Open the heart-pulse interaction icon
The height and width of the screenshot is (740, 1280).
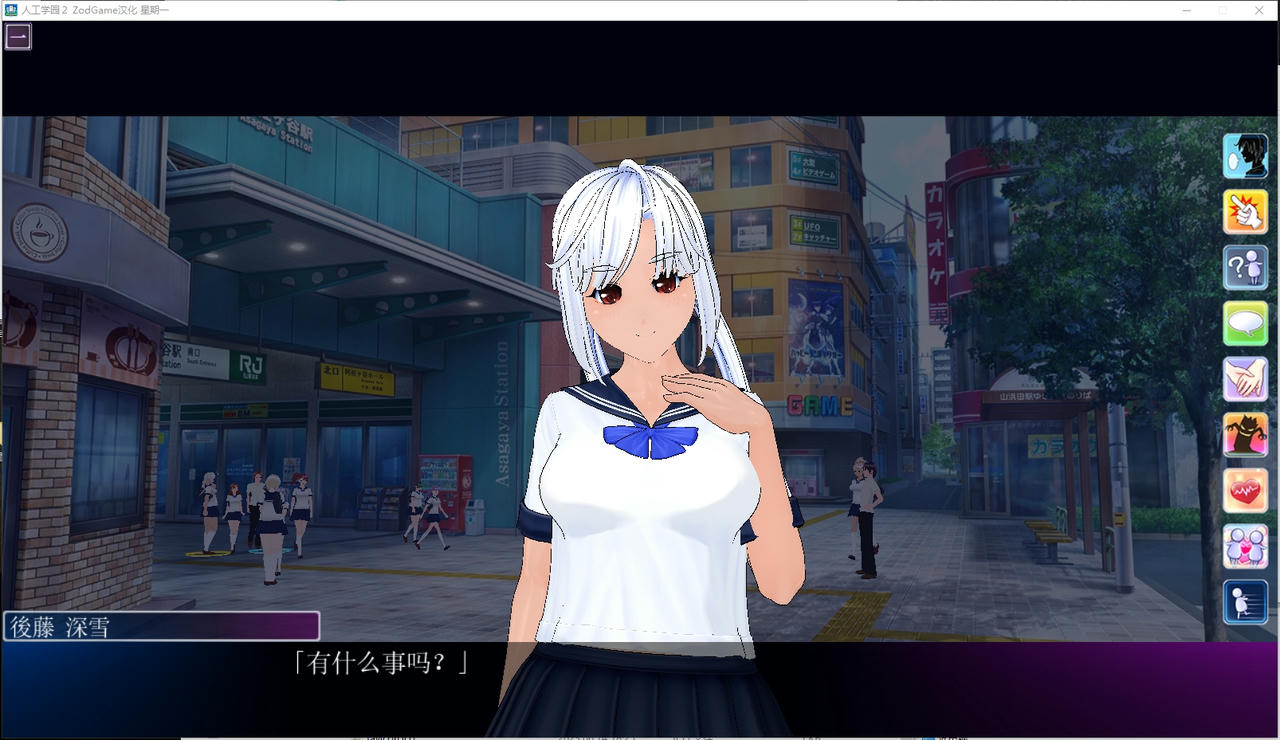point(1245,490)
